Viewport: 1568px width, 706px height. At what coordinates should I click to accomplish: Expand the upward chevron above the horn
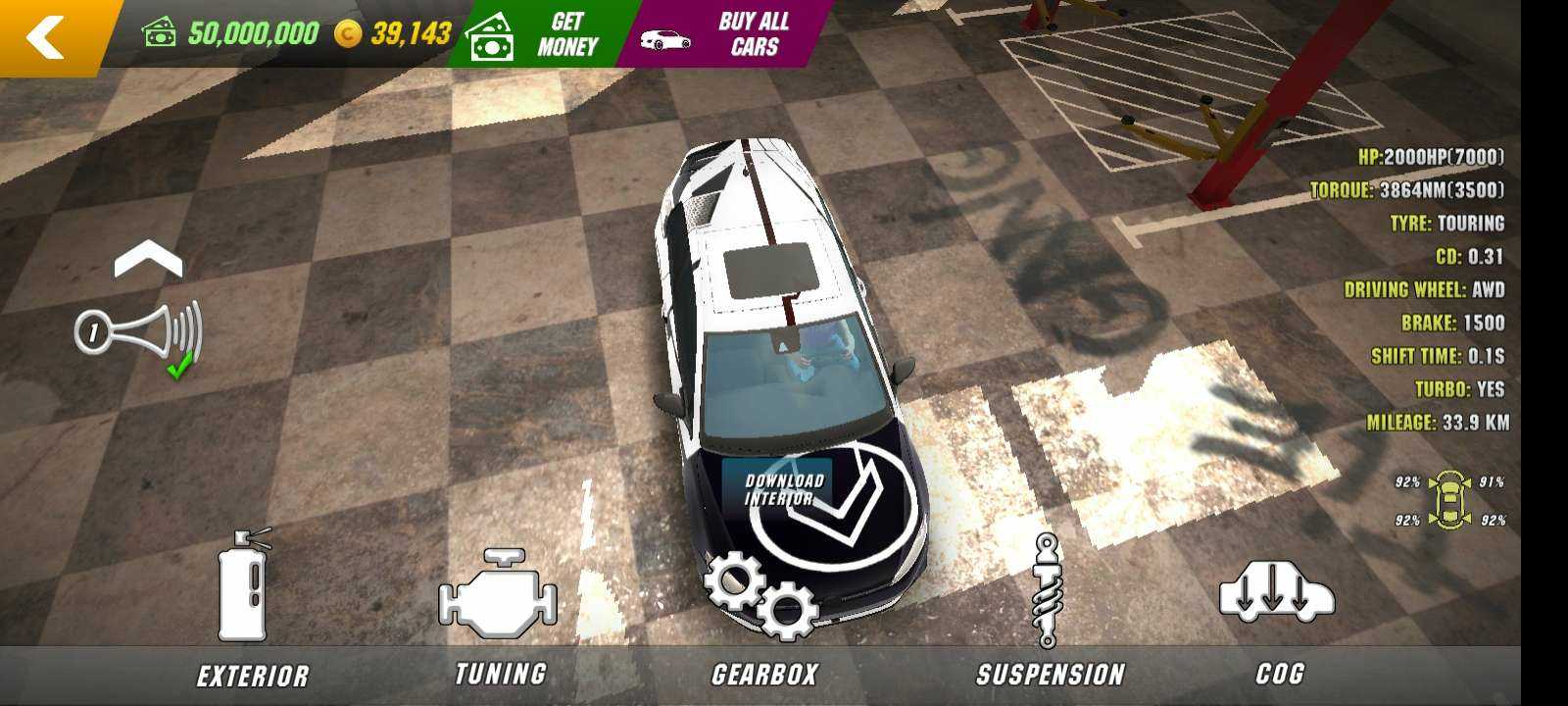(148, 261)
